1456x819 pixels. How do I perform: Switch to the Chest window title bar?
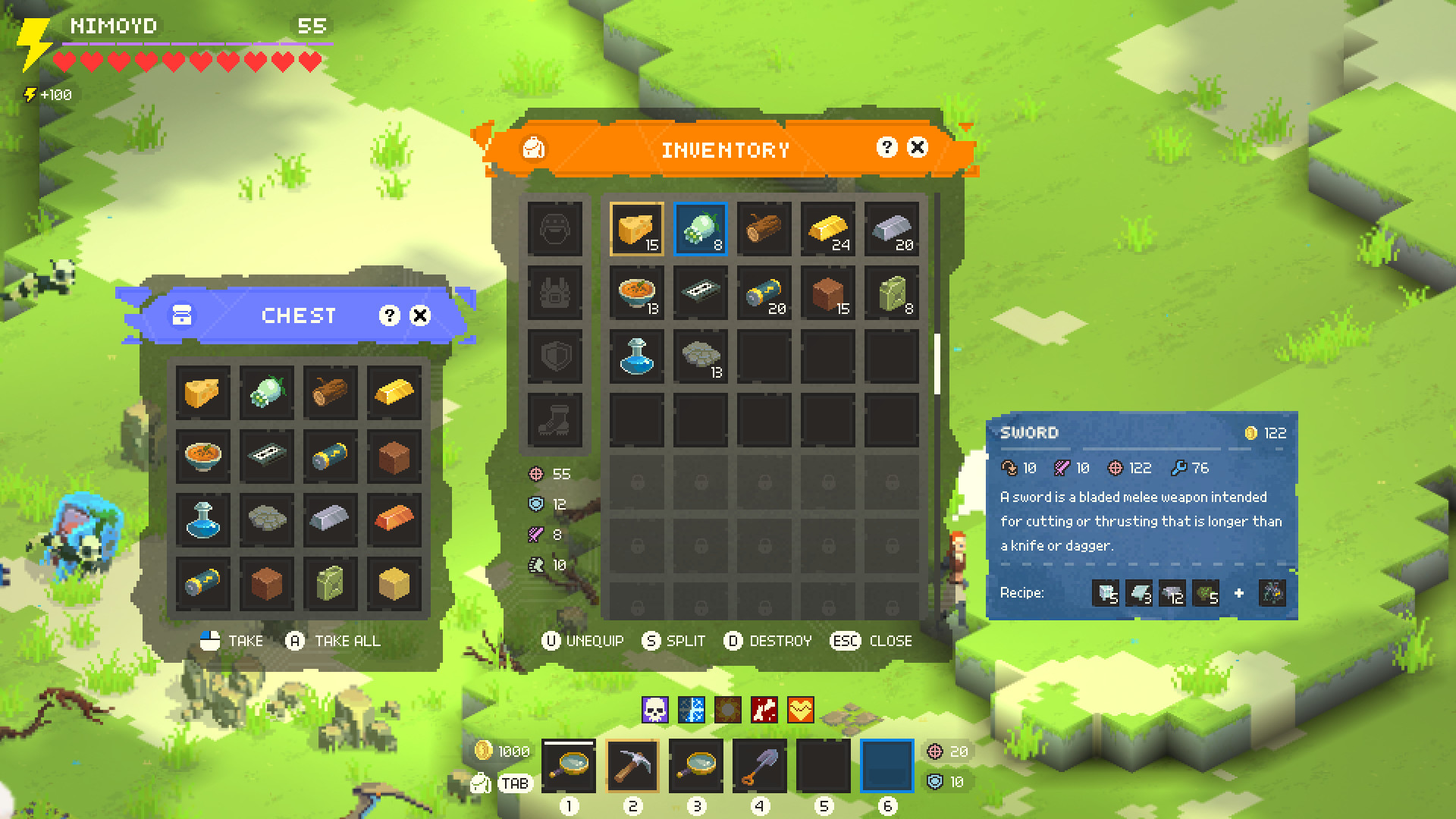[x=298, y=315]
